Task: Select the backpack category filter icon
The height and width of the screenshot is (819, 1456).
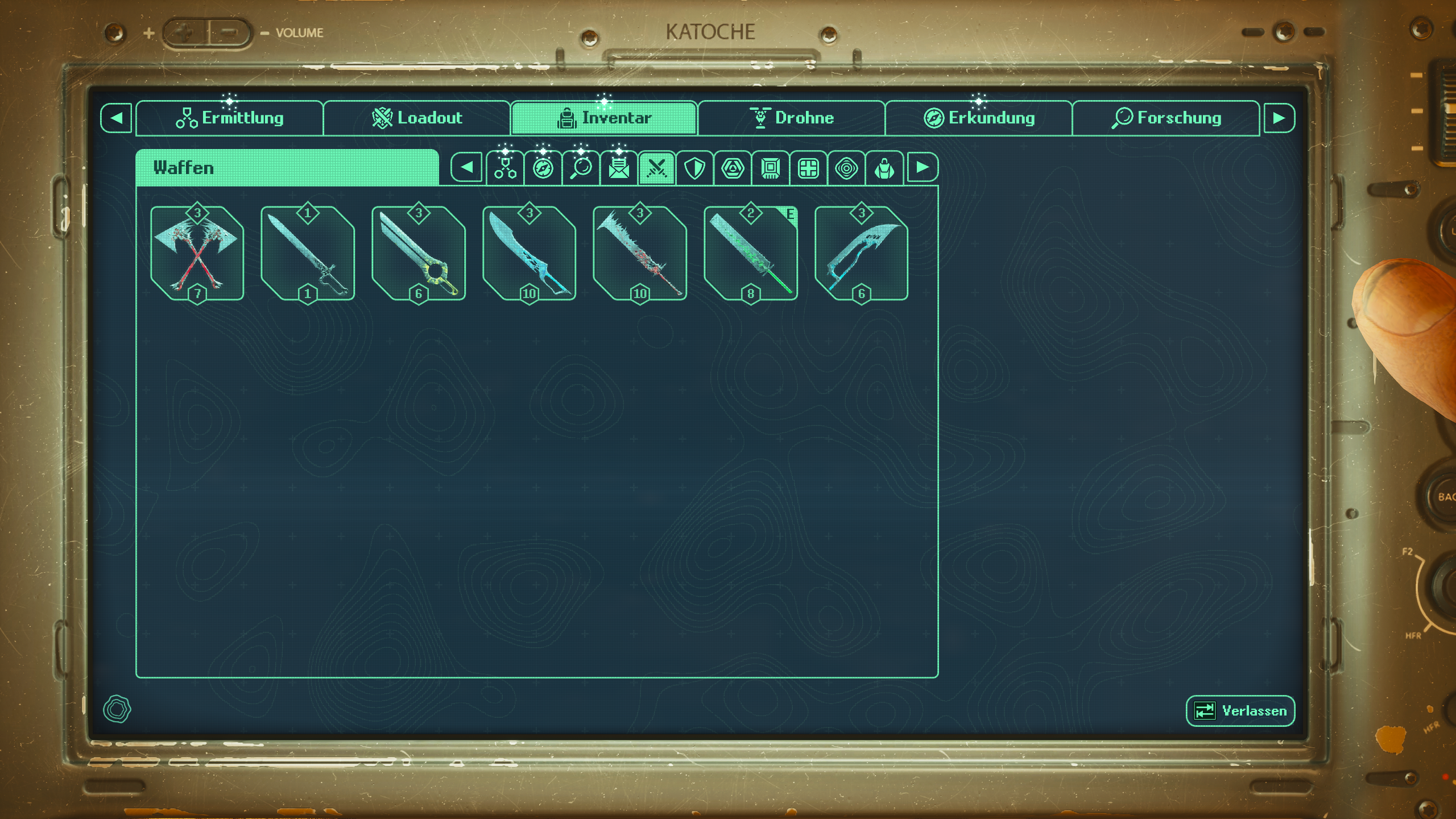Action: [x=884, y=167]
